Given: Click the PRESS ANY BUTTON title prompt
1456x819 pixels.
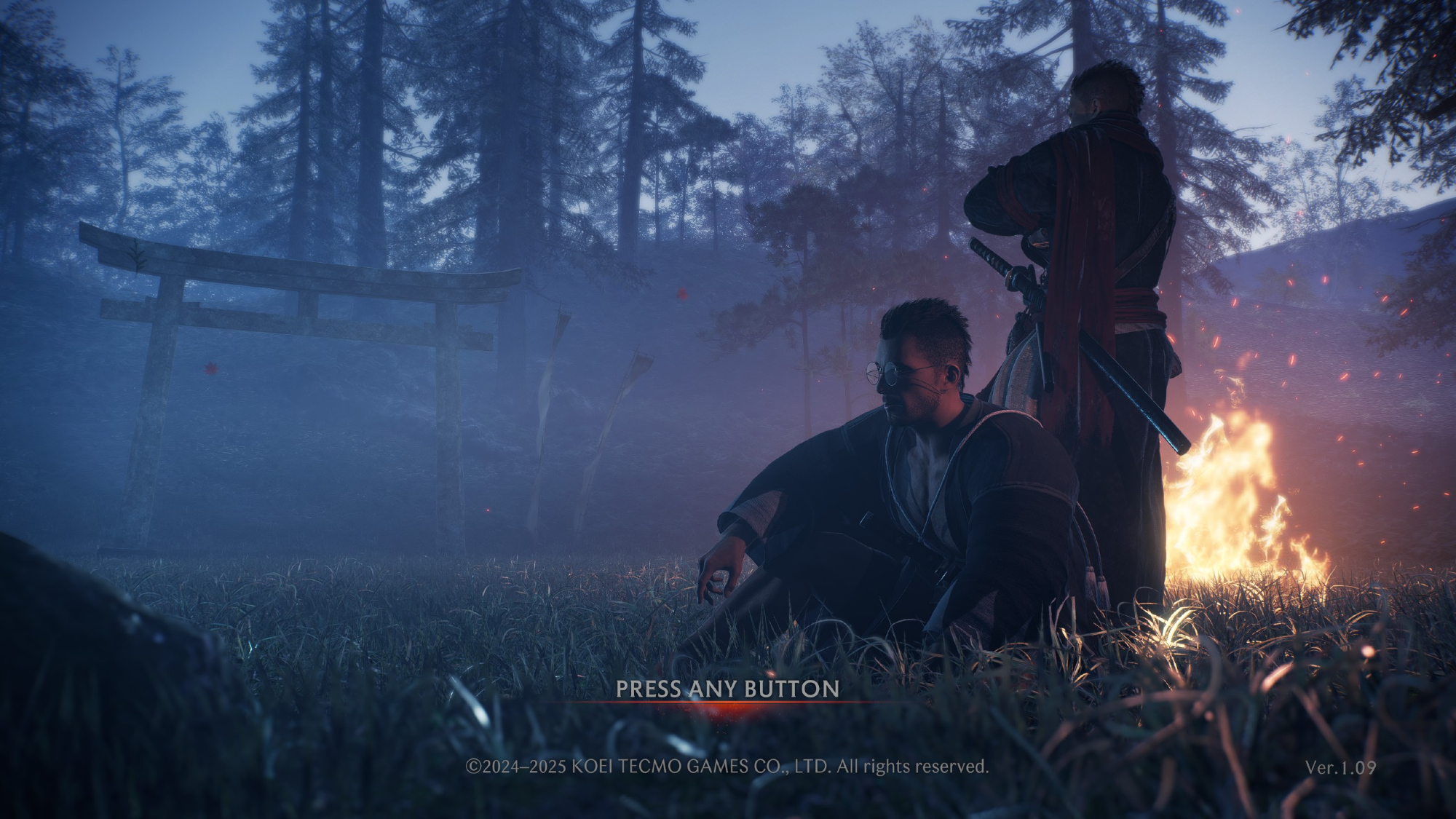Looking at the screenshot, I should click(x=727, y=689).
